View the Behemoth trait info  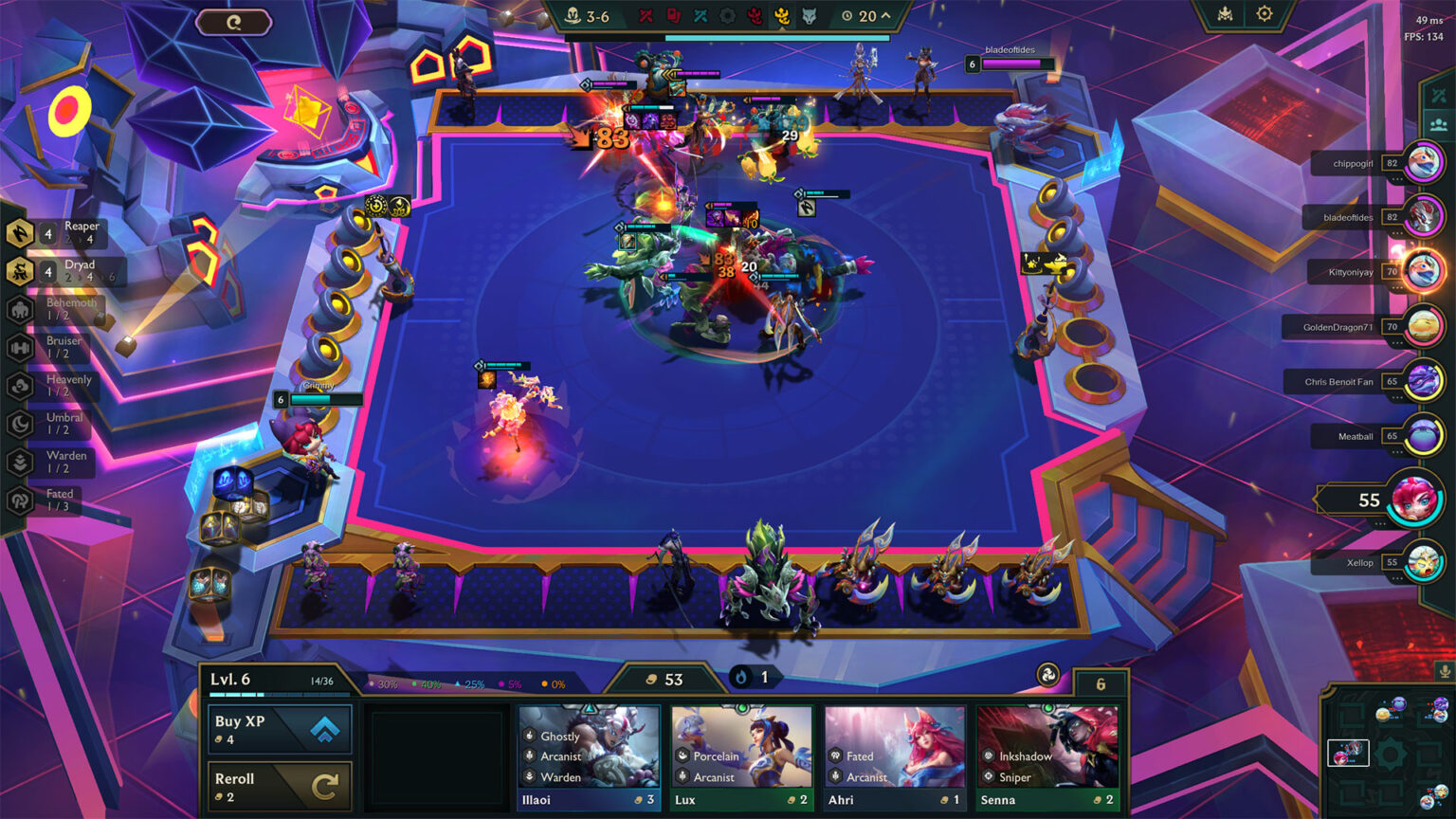[x=55, y=309]
